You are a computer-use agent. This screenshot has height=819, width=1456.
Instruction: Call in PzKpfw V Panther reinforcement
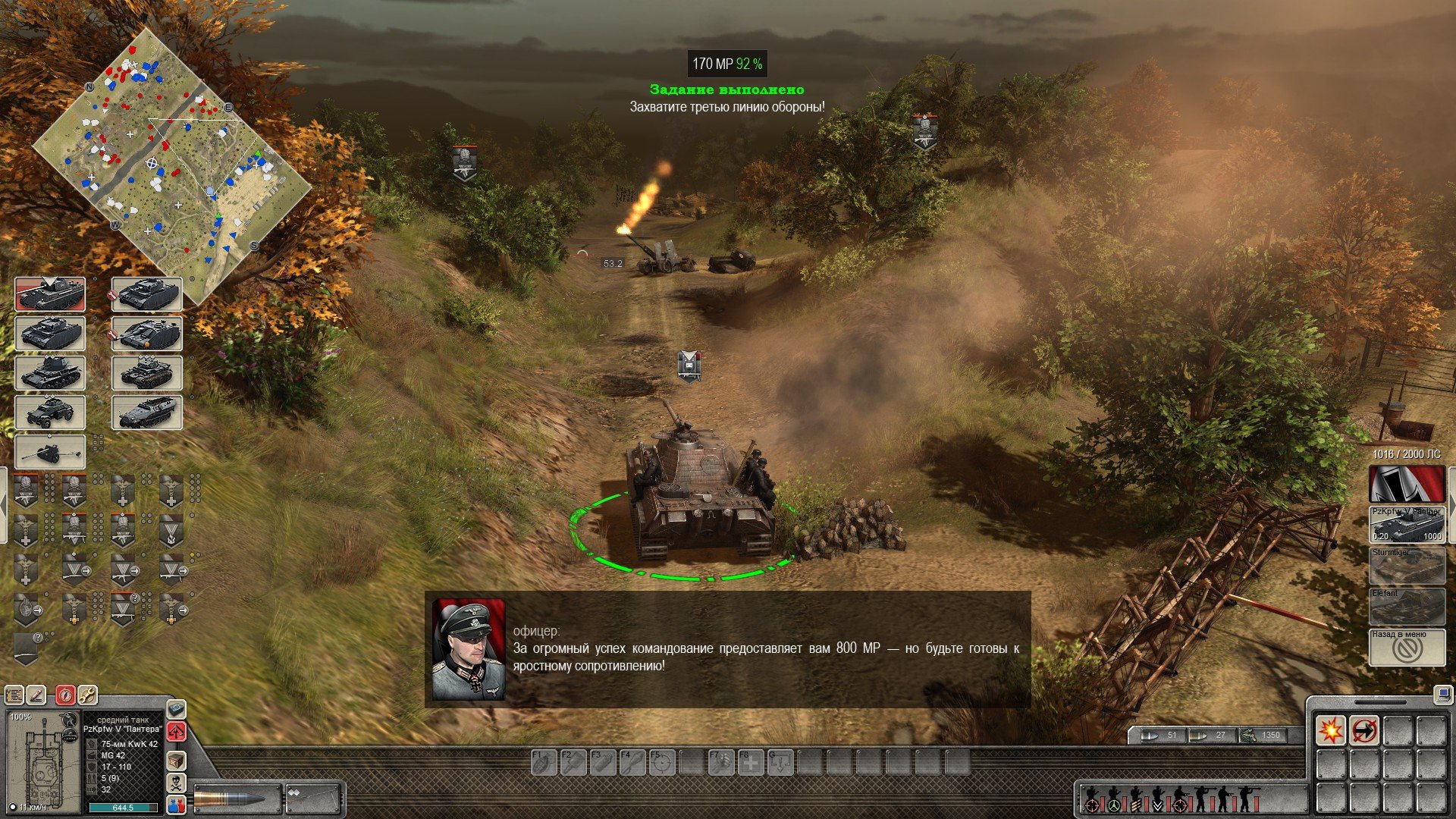(1407, 525)
